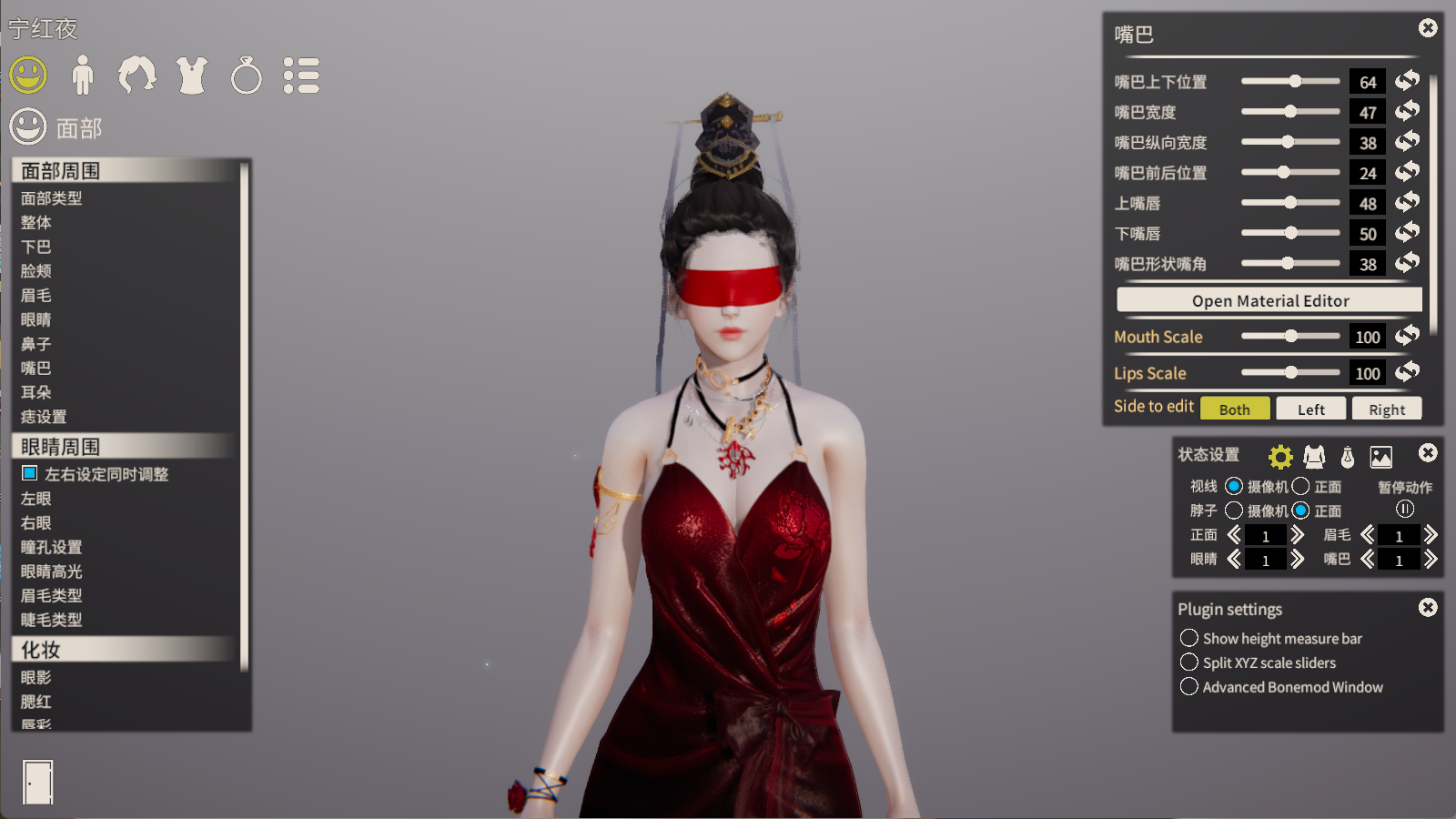Switch to the hair category icon
Image resolution: width=1456 pixels, height=819 pixels.
click(x=136, y=76)
